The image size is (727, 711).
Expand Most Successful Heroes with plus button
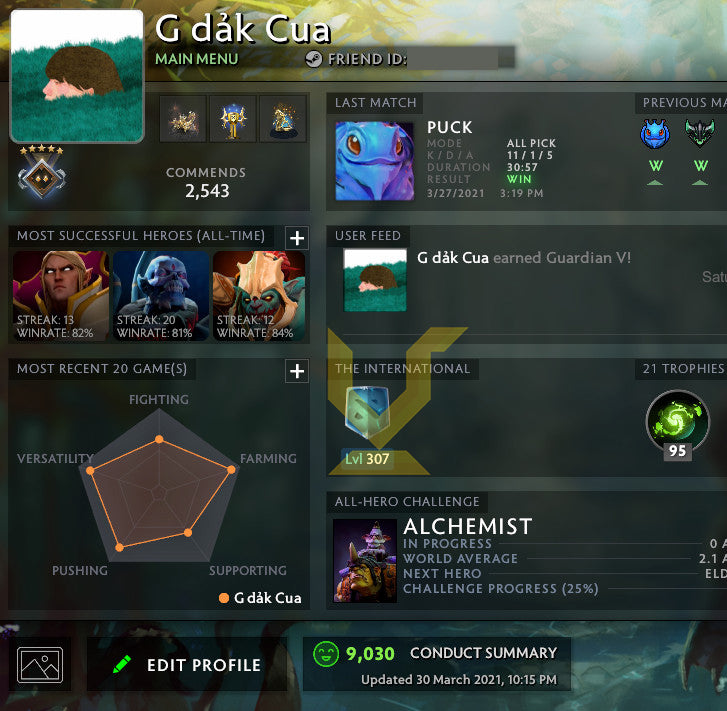[297, 238]
